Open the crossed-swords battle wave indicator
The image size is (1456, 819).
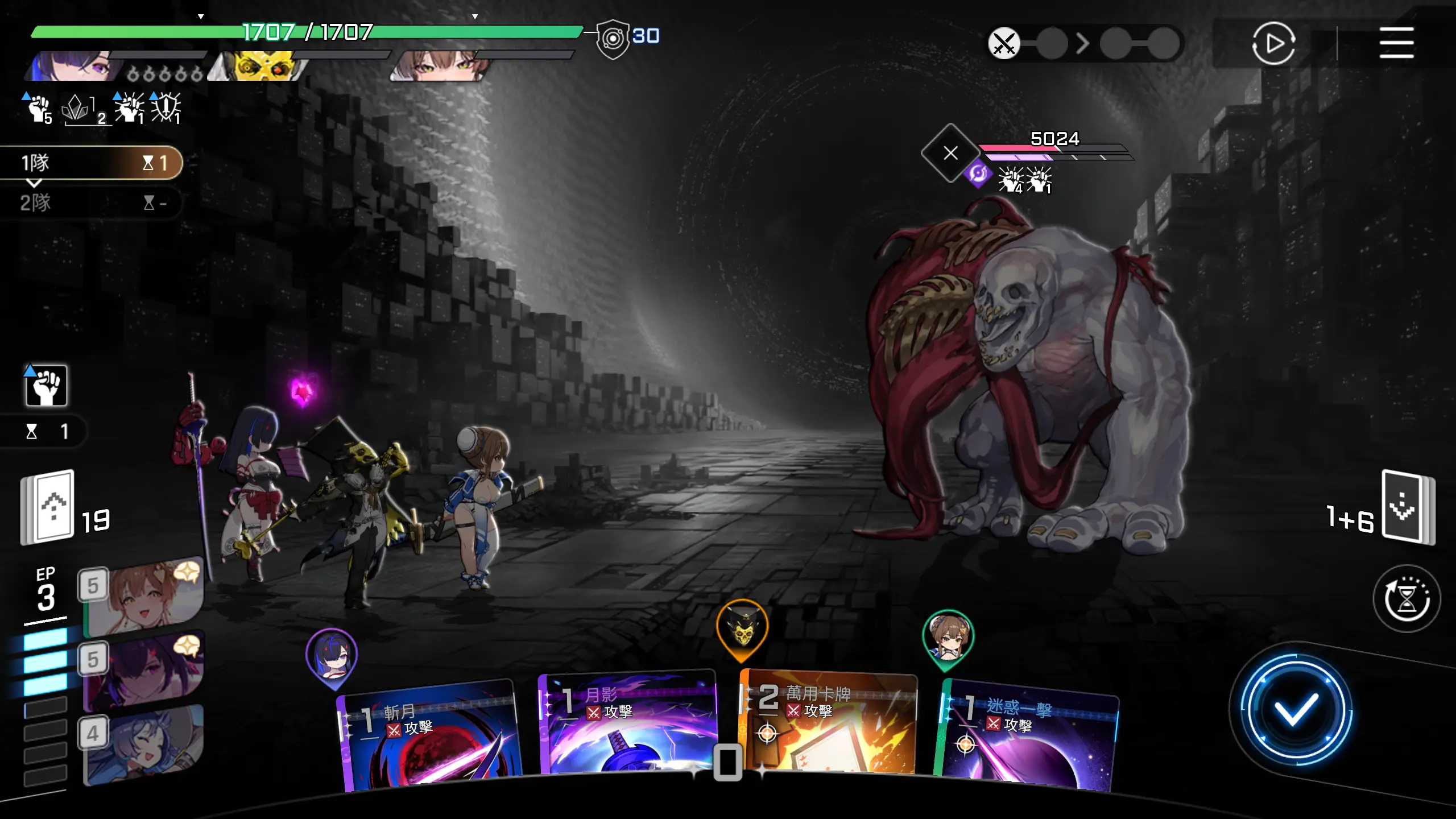tap(1004, 43)
